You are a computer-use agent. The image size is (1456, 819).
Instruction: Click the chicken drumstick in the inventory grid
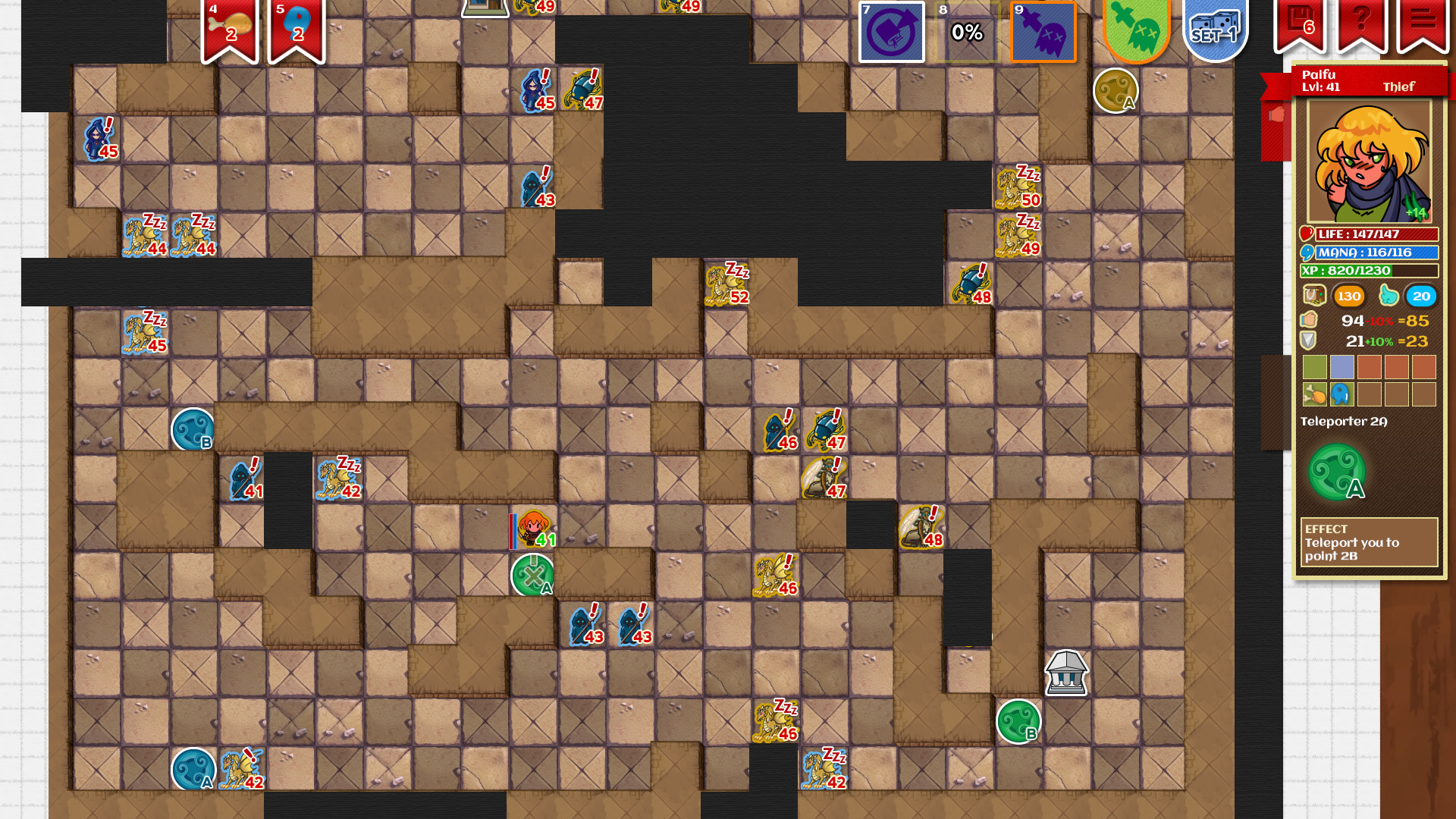pos(1315,395)
